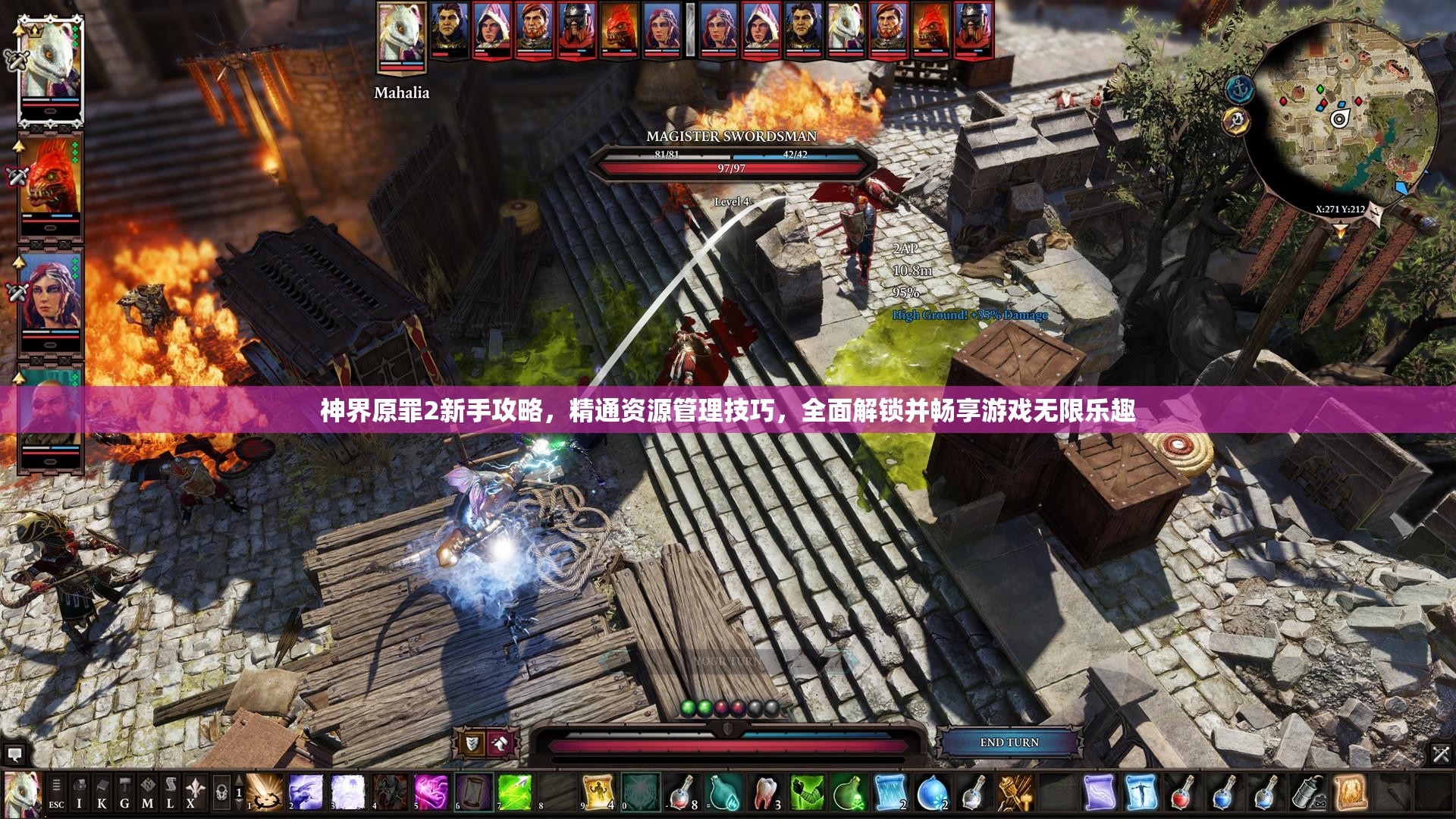The image size is (1456, 819).
Task: Click the player marker on the minimap
Action: coord(1340,118)
